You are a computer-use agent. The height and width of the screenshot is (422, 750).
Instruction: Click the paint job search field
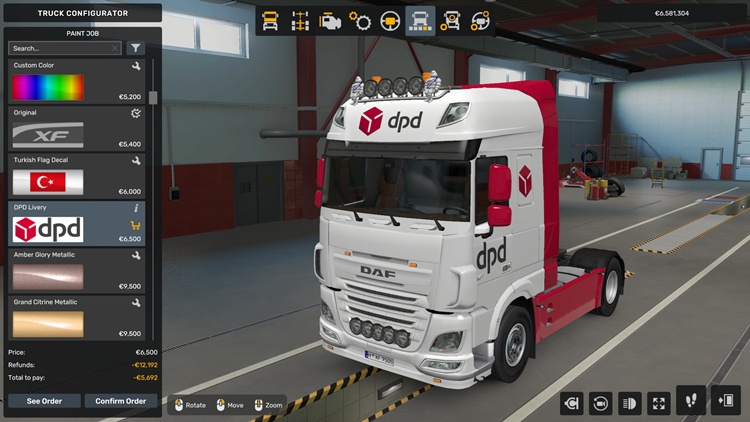pos(64,48)
